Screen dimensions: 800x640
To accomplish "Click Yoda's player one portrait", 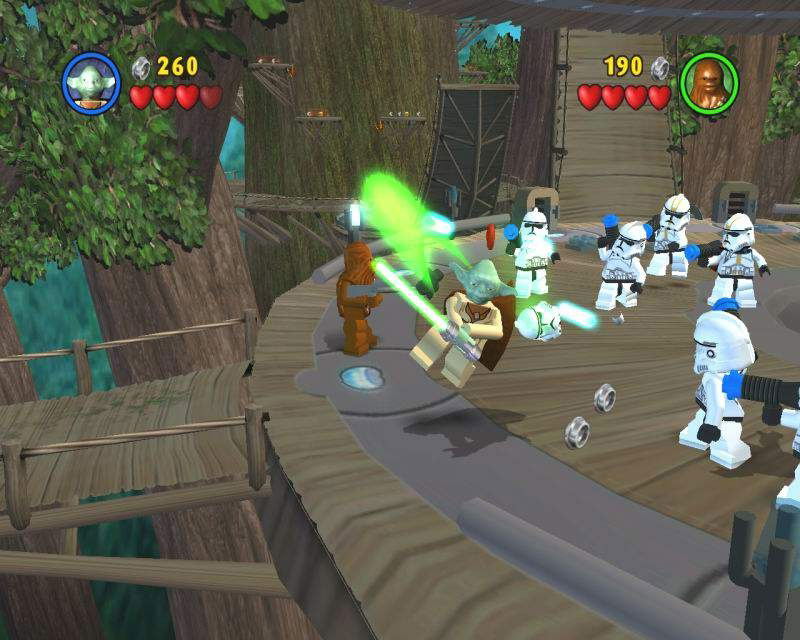I will click(91, 81).
